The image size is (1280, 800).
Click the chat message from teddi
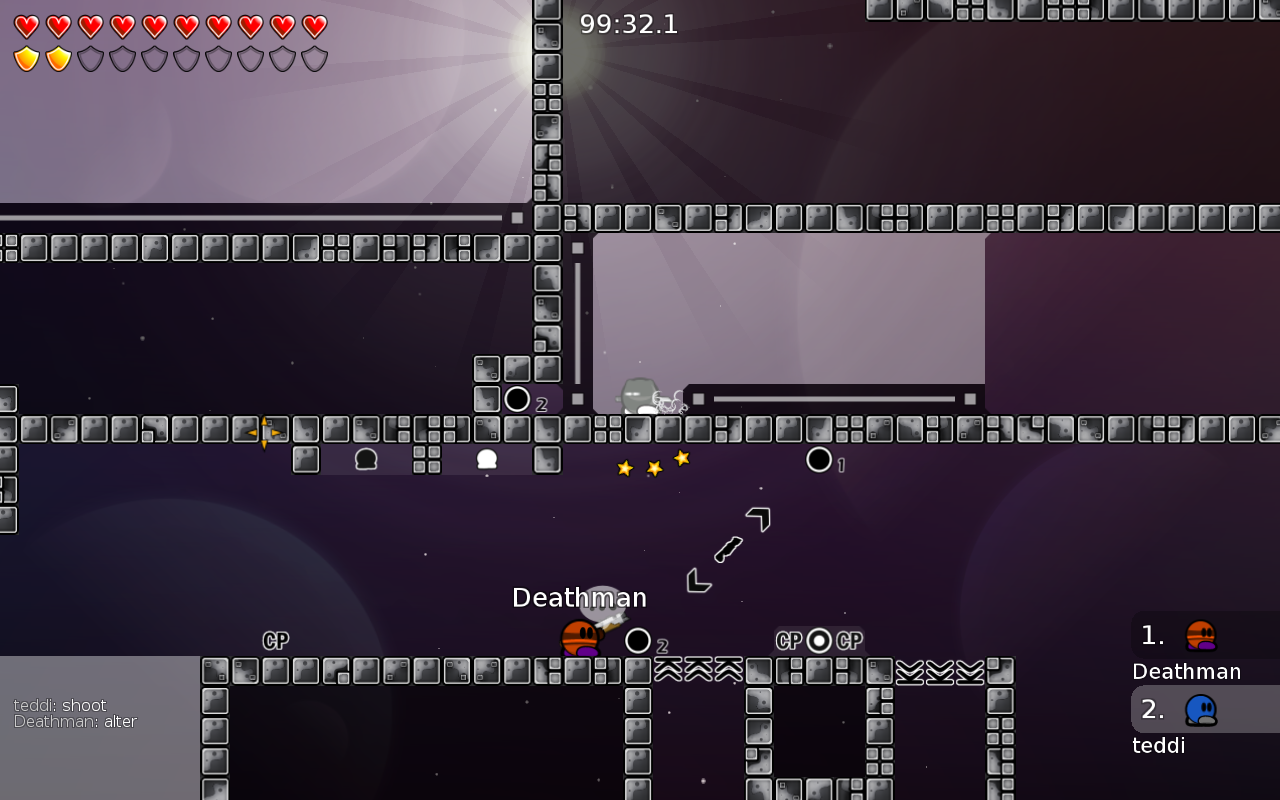click(60, 705)
